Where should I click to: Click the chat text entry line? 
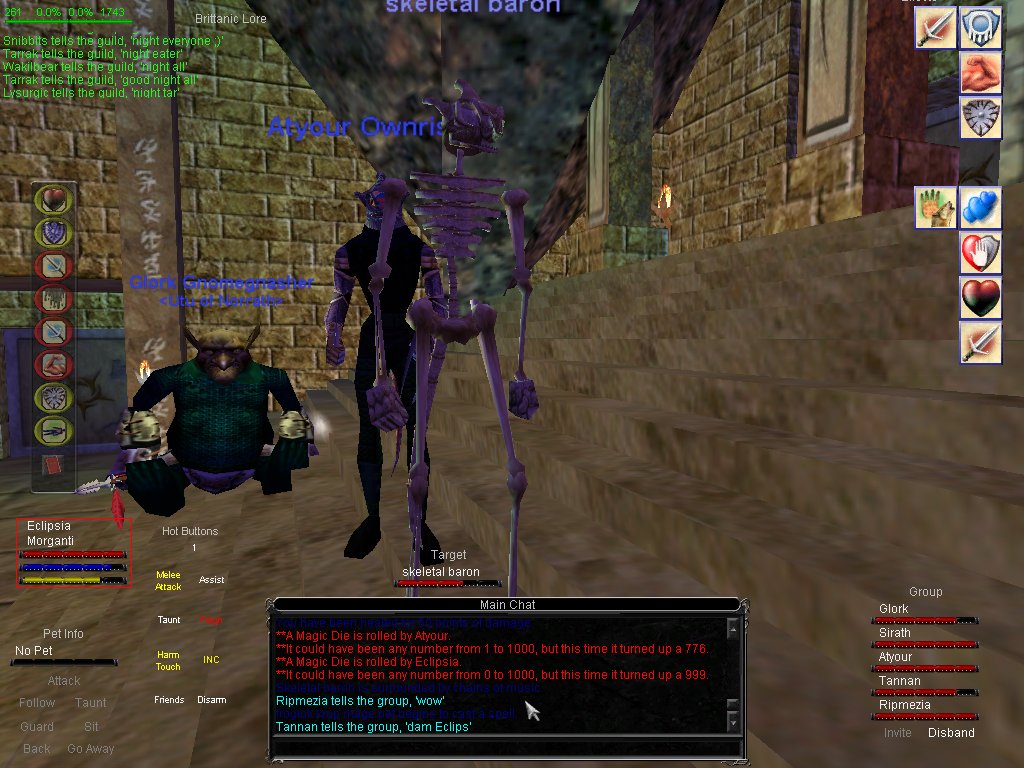[x=507, y=746]
